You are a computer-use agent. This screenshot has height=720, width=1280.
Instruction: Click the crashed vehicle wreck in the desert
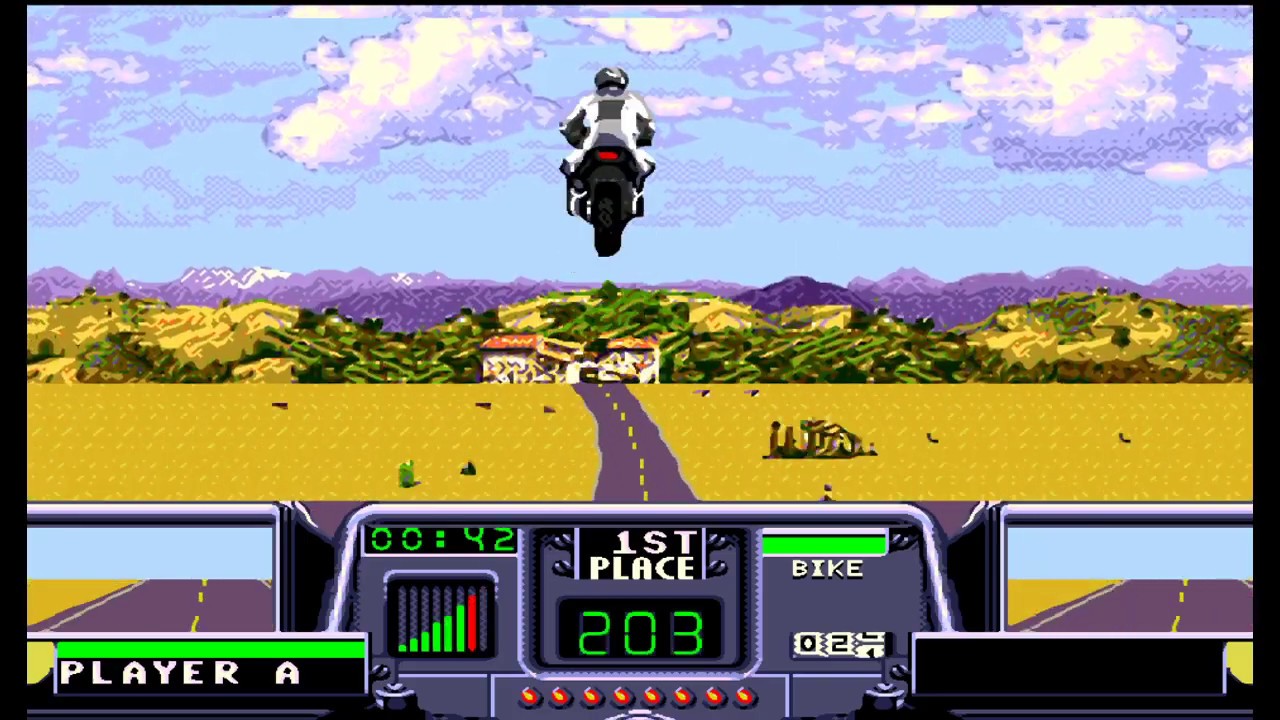point(820,437)
